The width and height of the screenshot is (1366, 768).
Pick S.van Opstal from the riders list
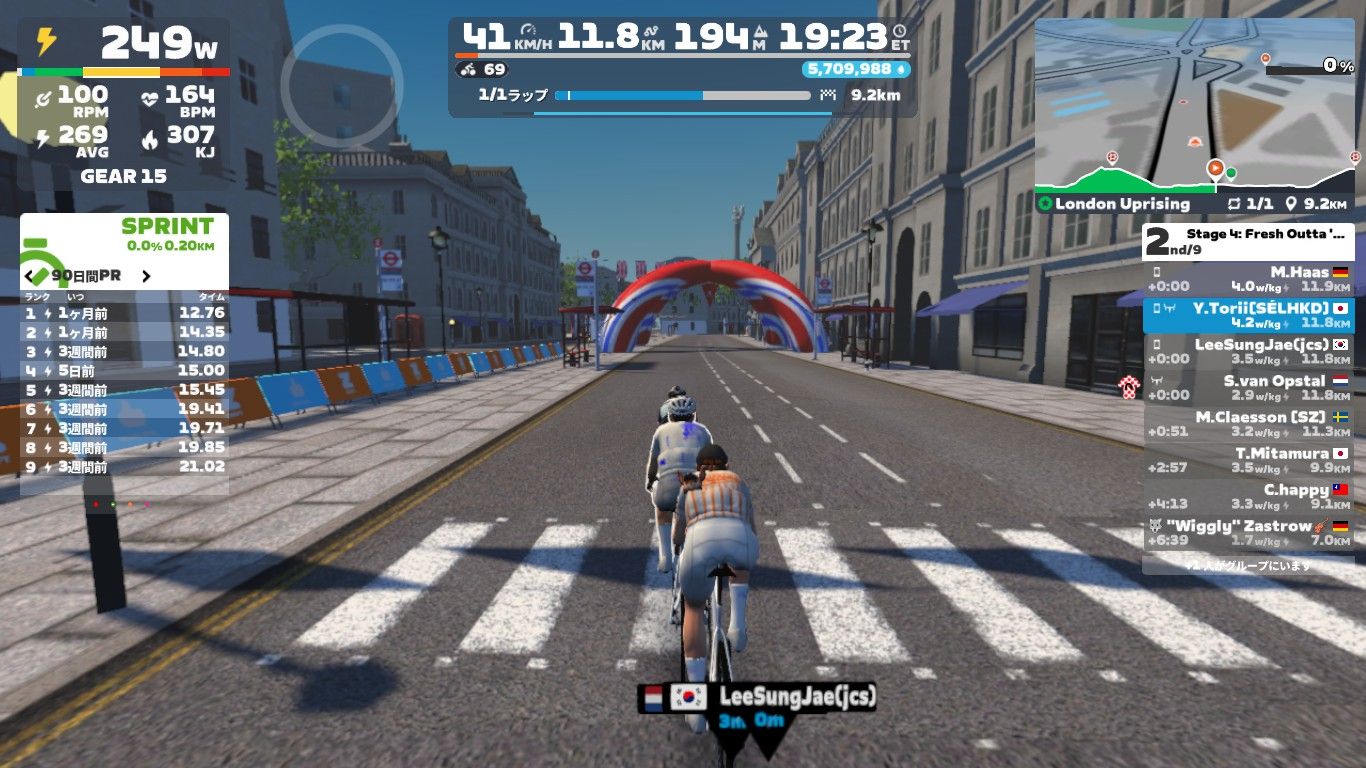click(x=1248, y=388)
